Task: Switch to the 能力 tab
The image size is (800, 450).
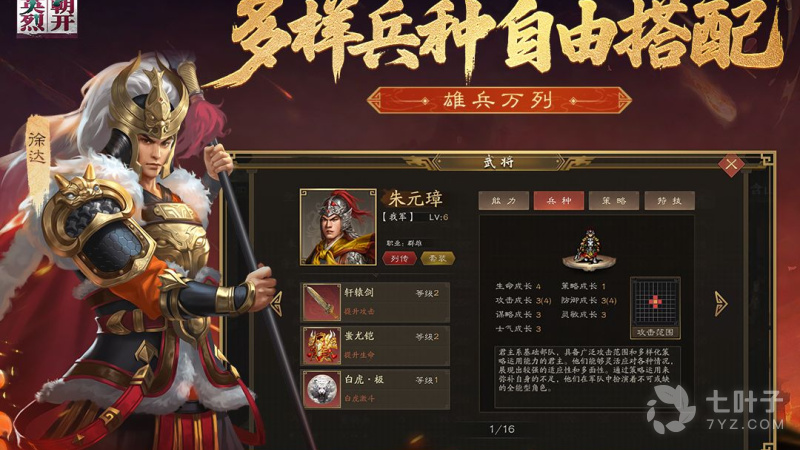Action: (x=503, y=200)
